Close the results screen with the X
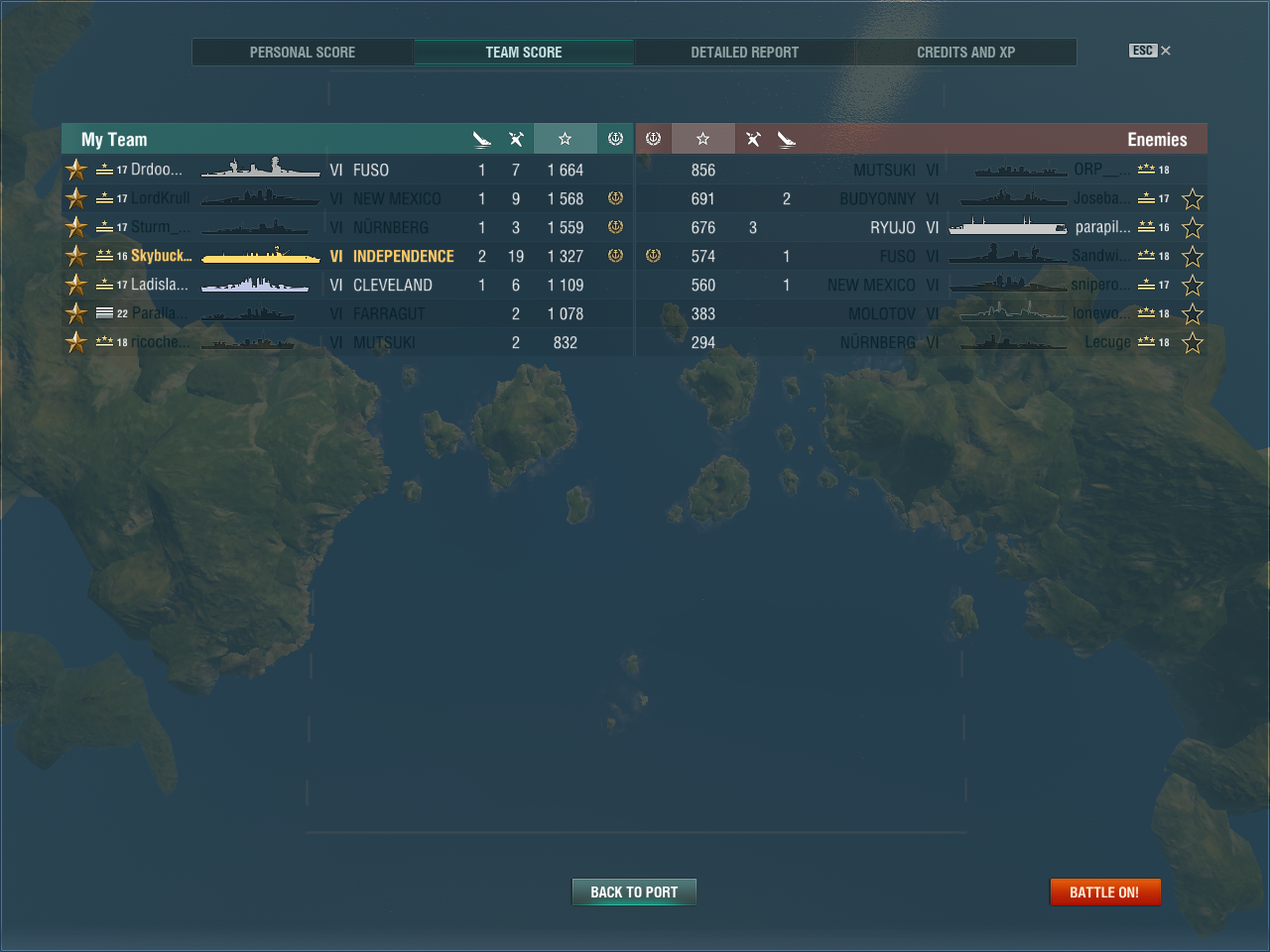This screenshot has height=952, width=1270. (1166, 51)
